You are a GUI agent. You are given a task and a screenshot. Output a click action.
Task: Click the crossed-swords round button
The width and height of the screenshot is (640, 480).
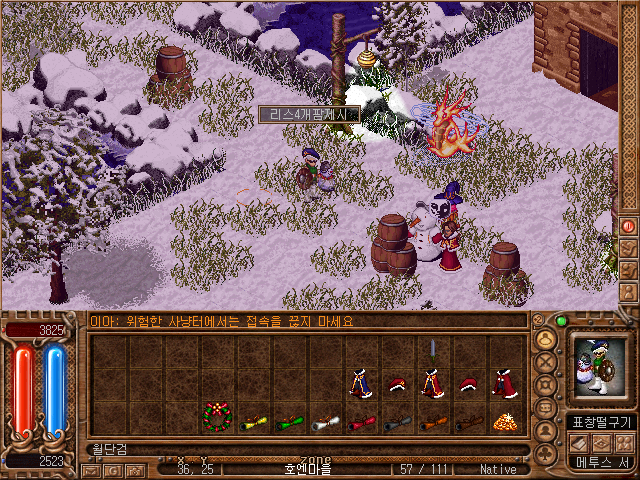point(547,362)
